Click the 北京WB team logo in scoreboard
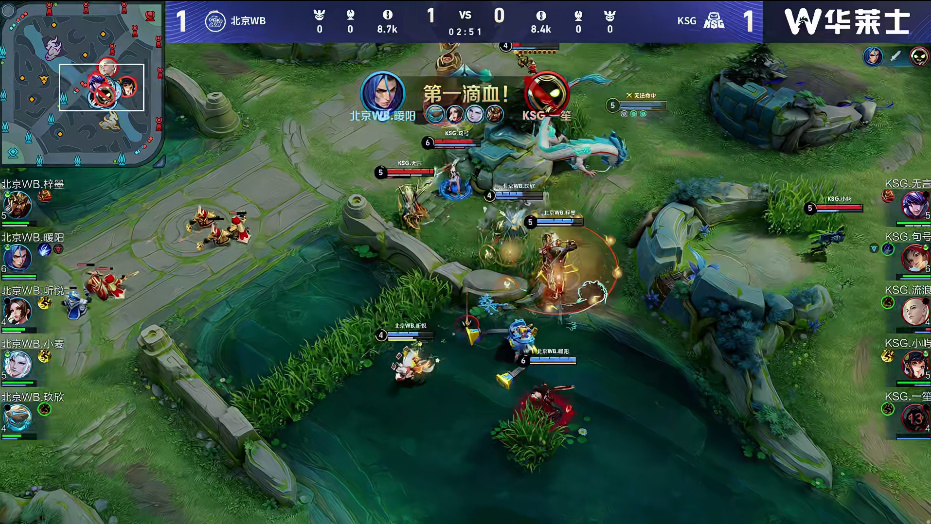Viewport: 931px width, 524px height. click(x=216, y=21)
